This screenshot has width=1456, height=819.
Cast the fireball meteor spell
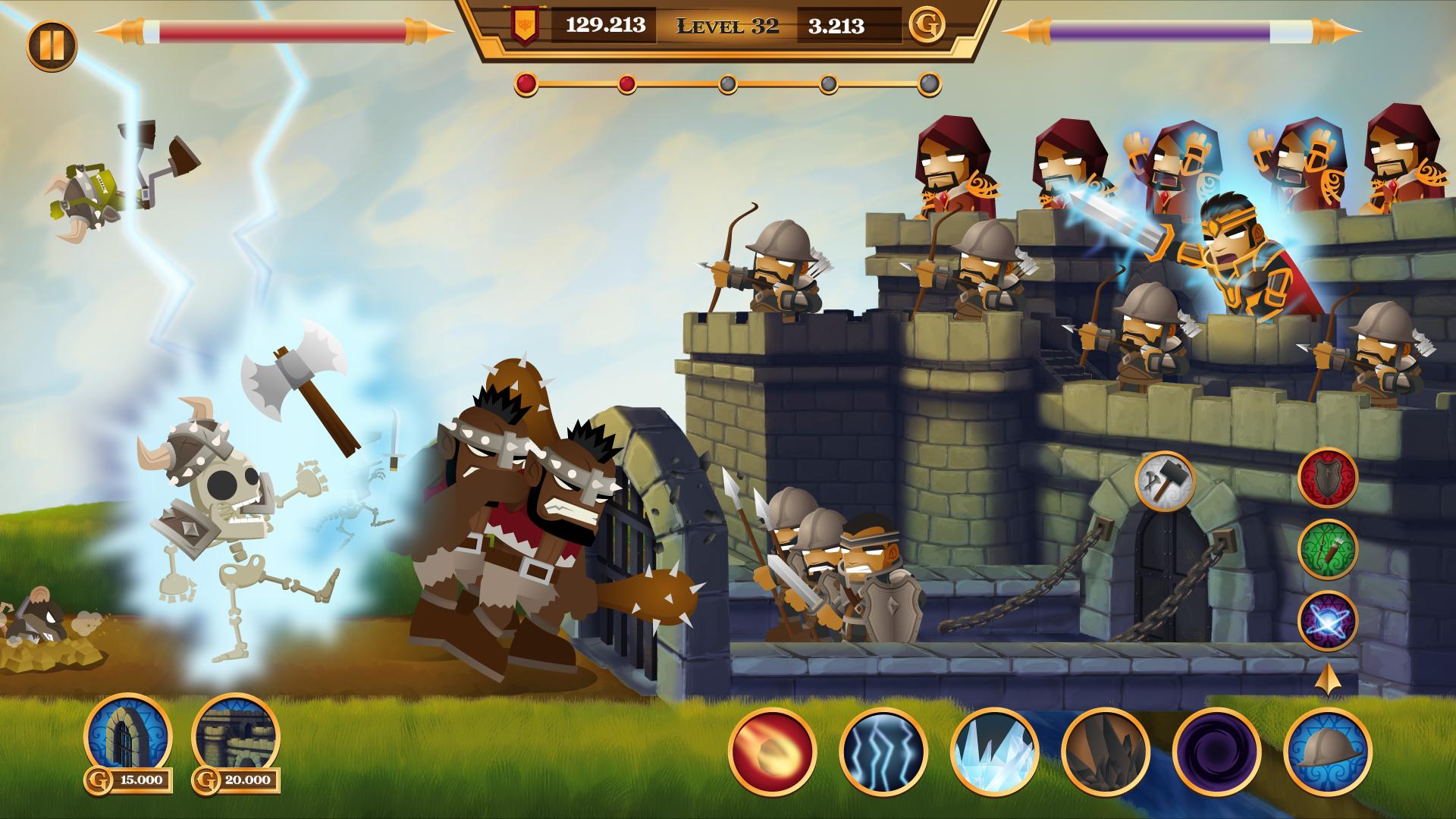tap(772, 751)
